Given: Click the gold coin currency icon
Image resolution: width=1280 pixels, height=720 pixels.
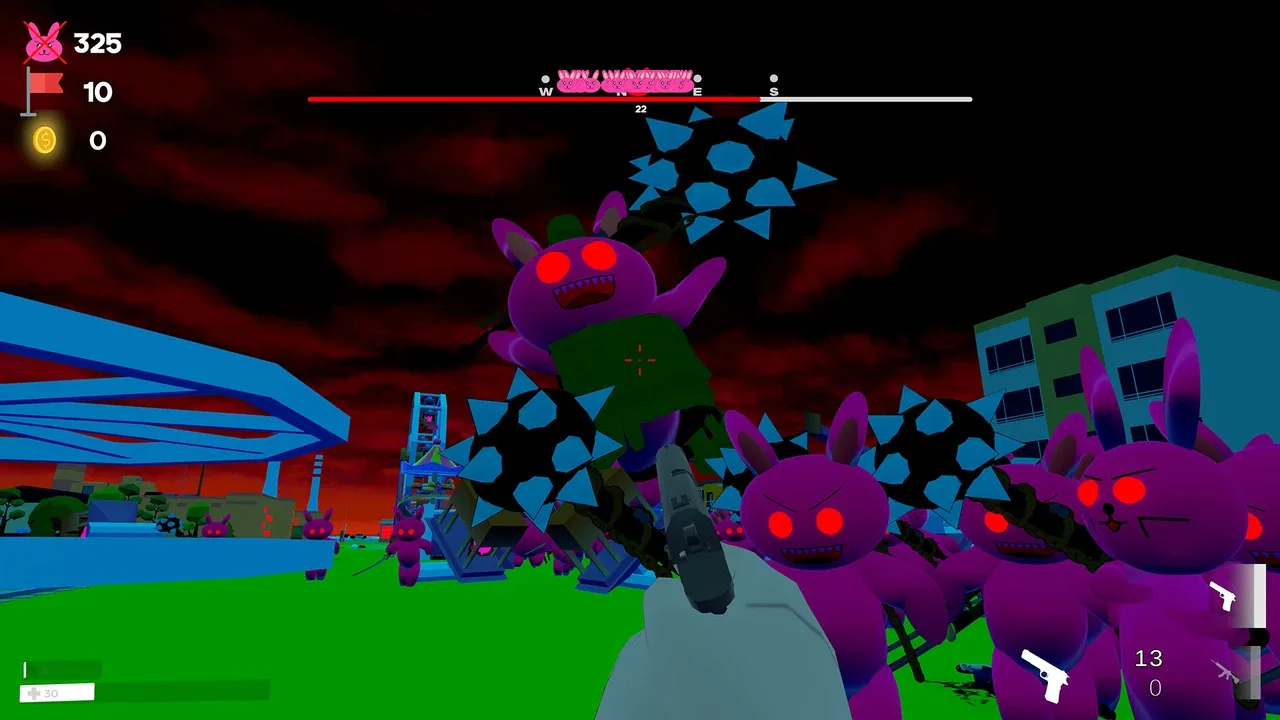Looking at the screenshot, I should point(45,140).
